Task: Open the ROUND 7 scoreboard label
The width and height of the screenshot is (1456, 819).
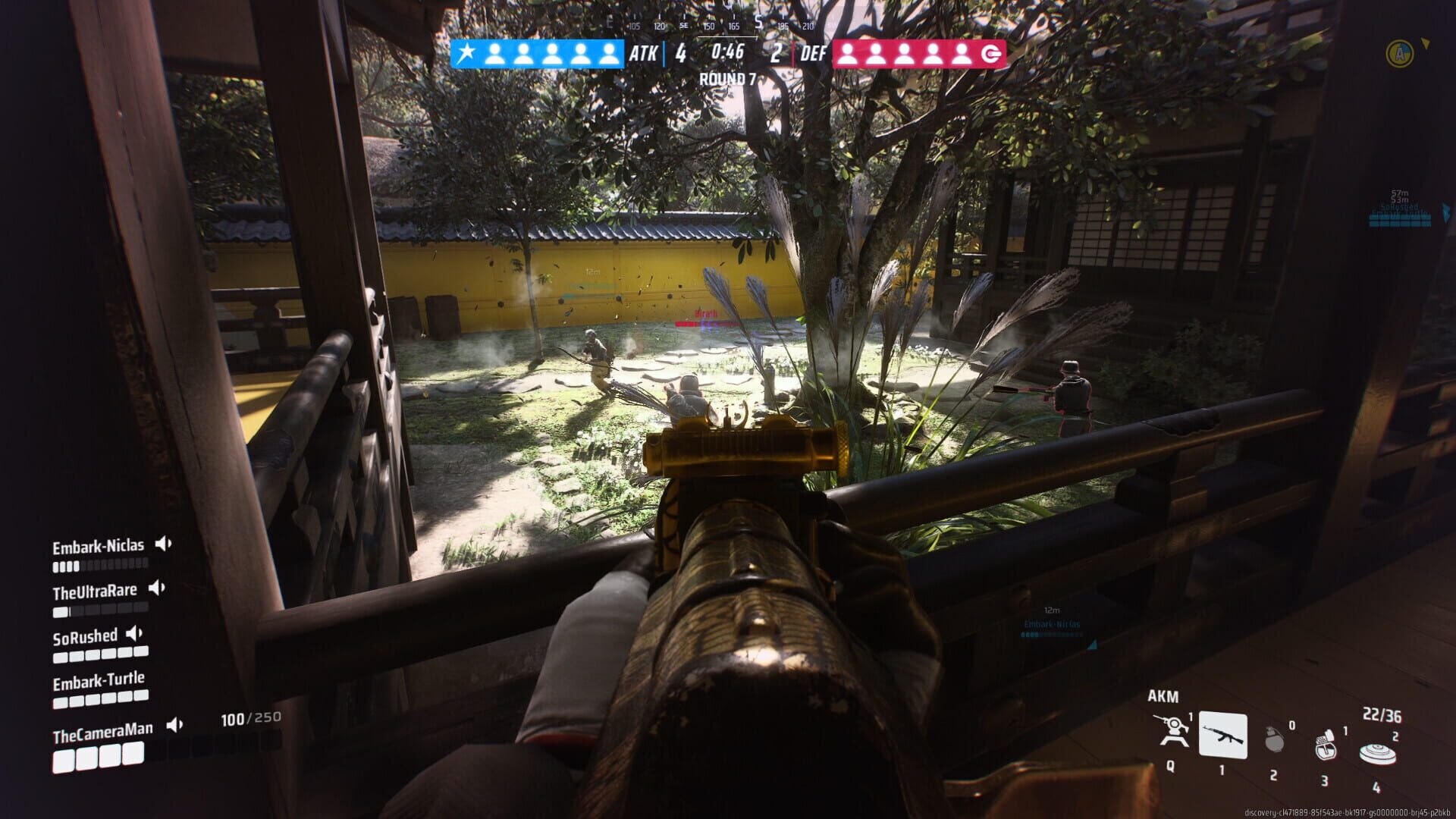Action: 729,77
